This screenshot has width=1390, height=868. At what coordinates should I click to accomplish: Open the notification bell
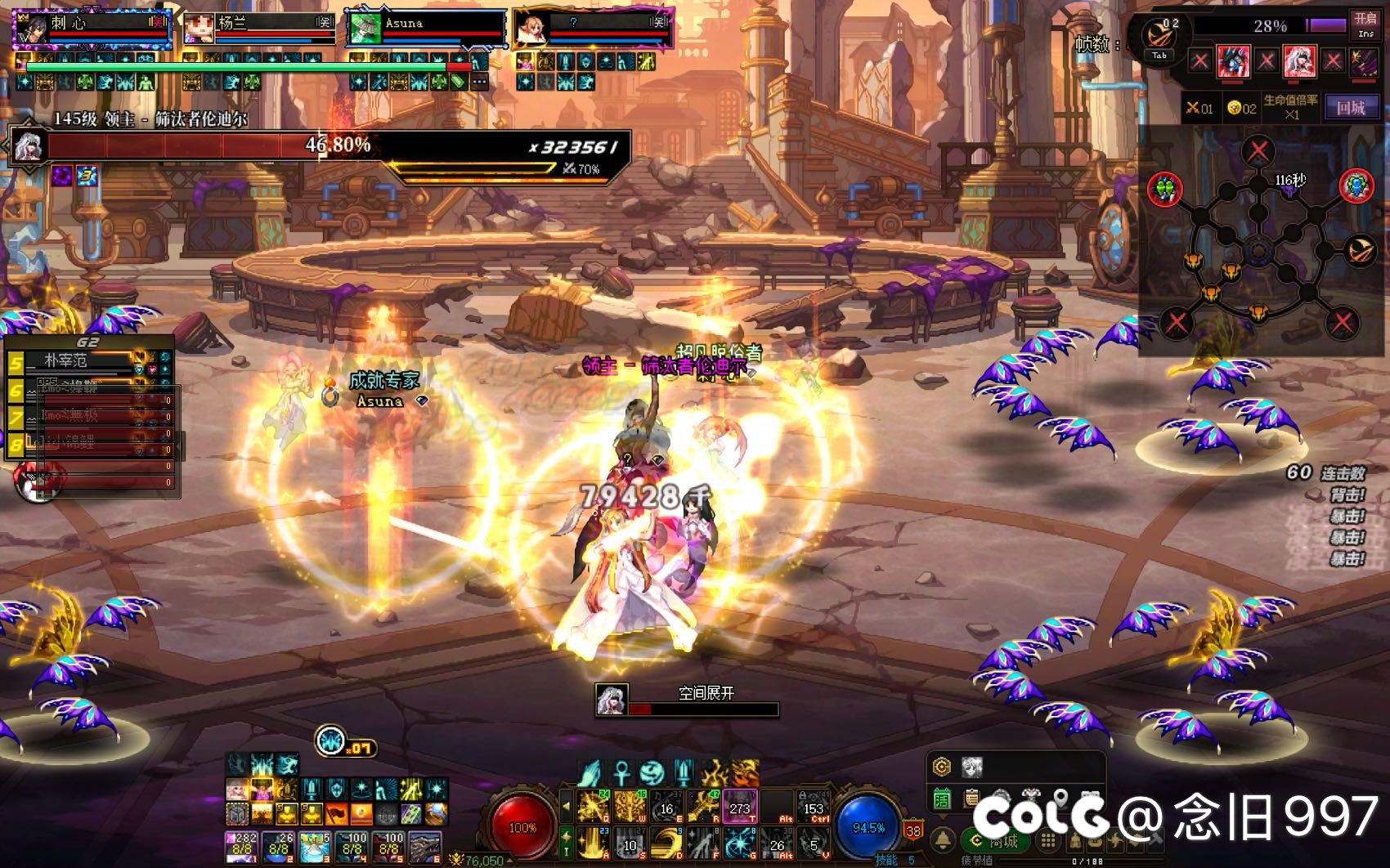944,841
